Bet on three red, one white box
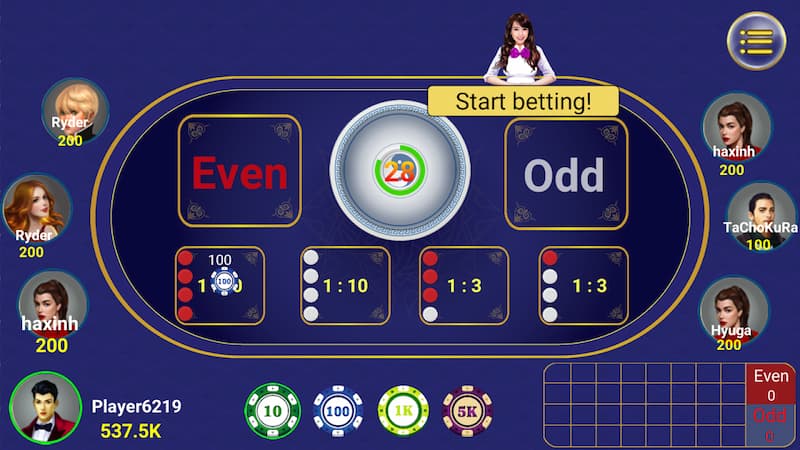This screenshot has width=800, height=450. tap(464, 286)
